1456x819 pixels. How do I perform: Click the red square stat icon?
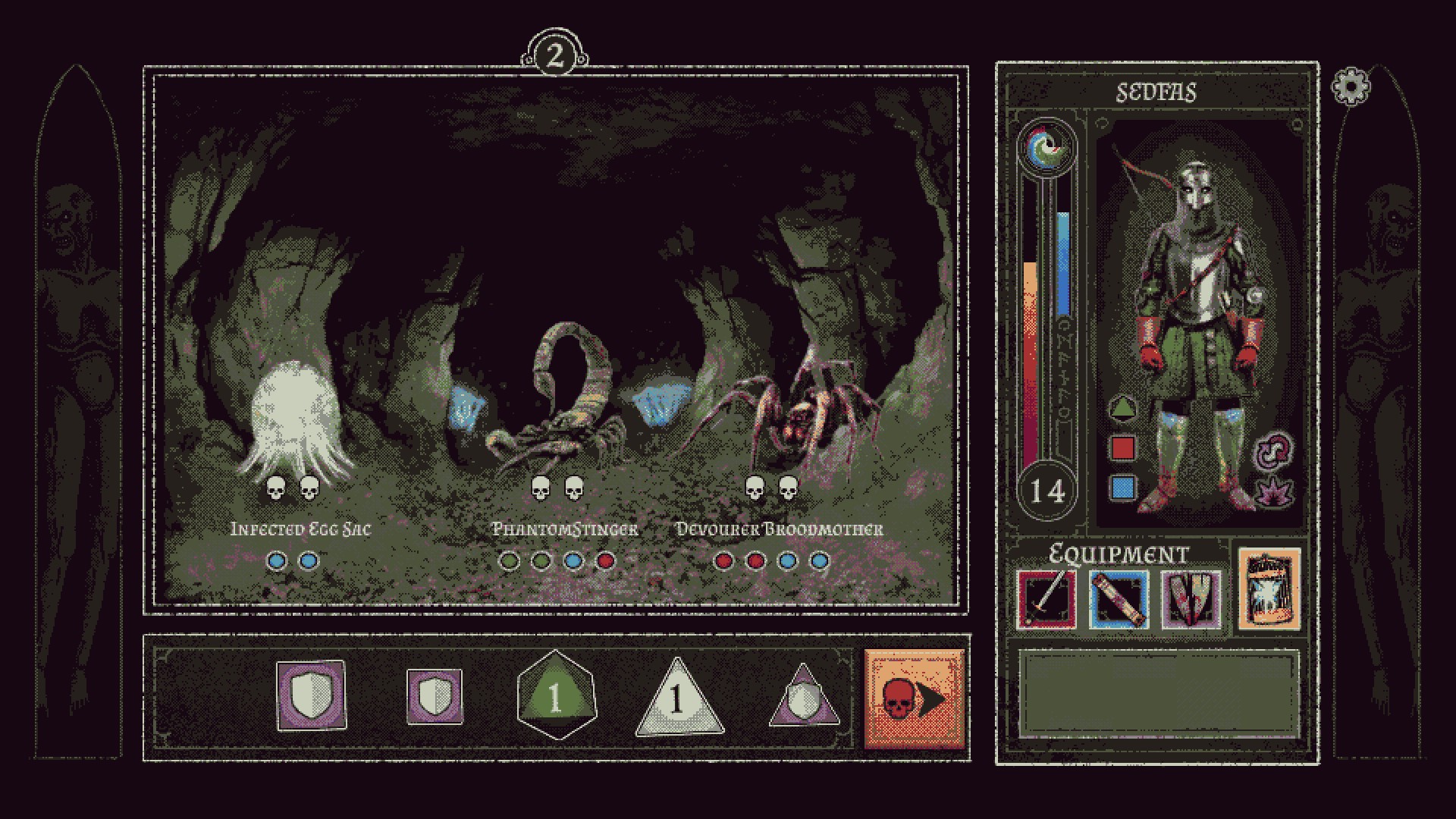1122,448
